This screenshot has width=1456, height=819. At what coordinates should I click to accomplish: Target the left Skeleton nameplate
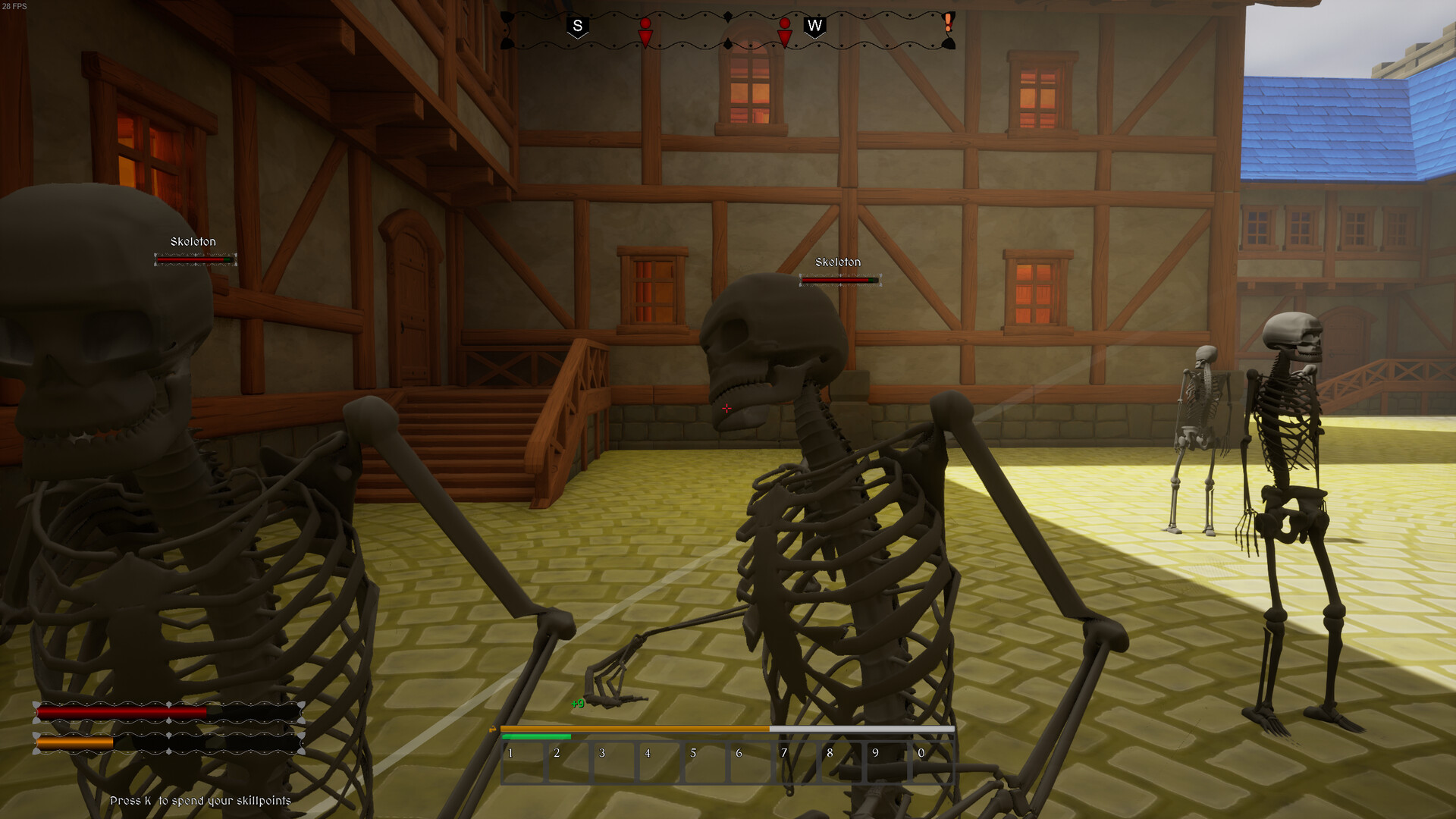click(x=194, y=241)
